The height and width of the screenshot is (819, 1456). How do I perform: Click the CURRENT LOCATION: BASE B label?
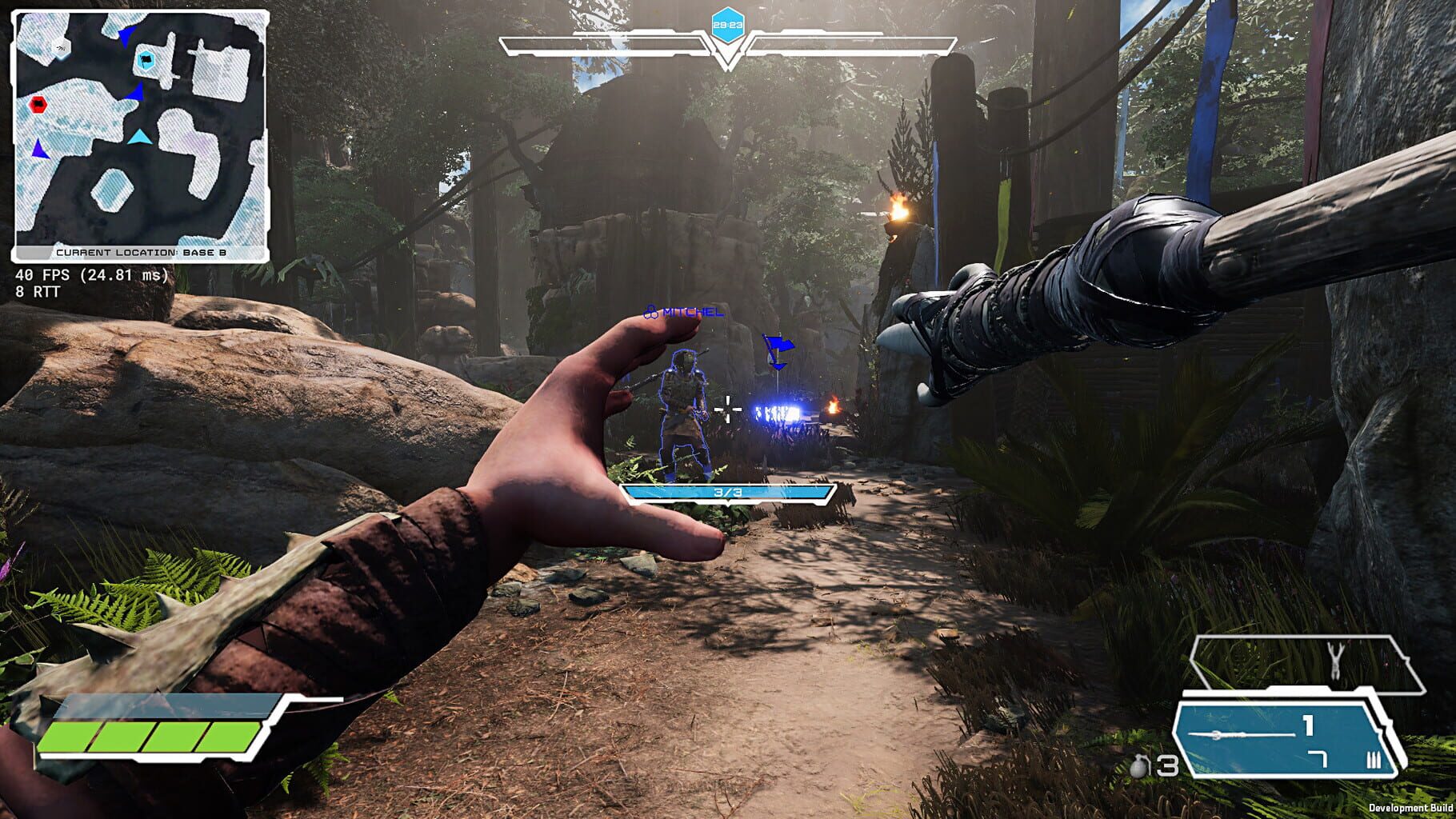pos(141,251)
